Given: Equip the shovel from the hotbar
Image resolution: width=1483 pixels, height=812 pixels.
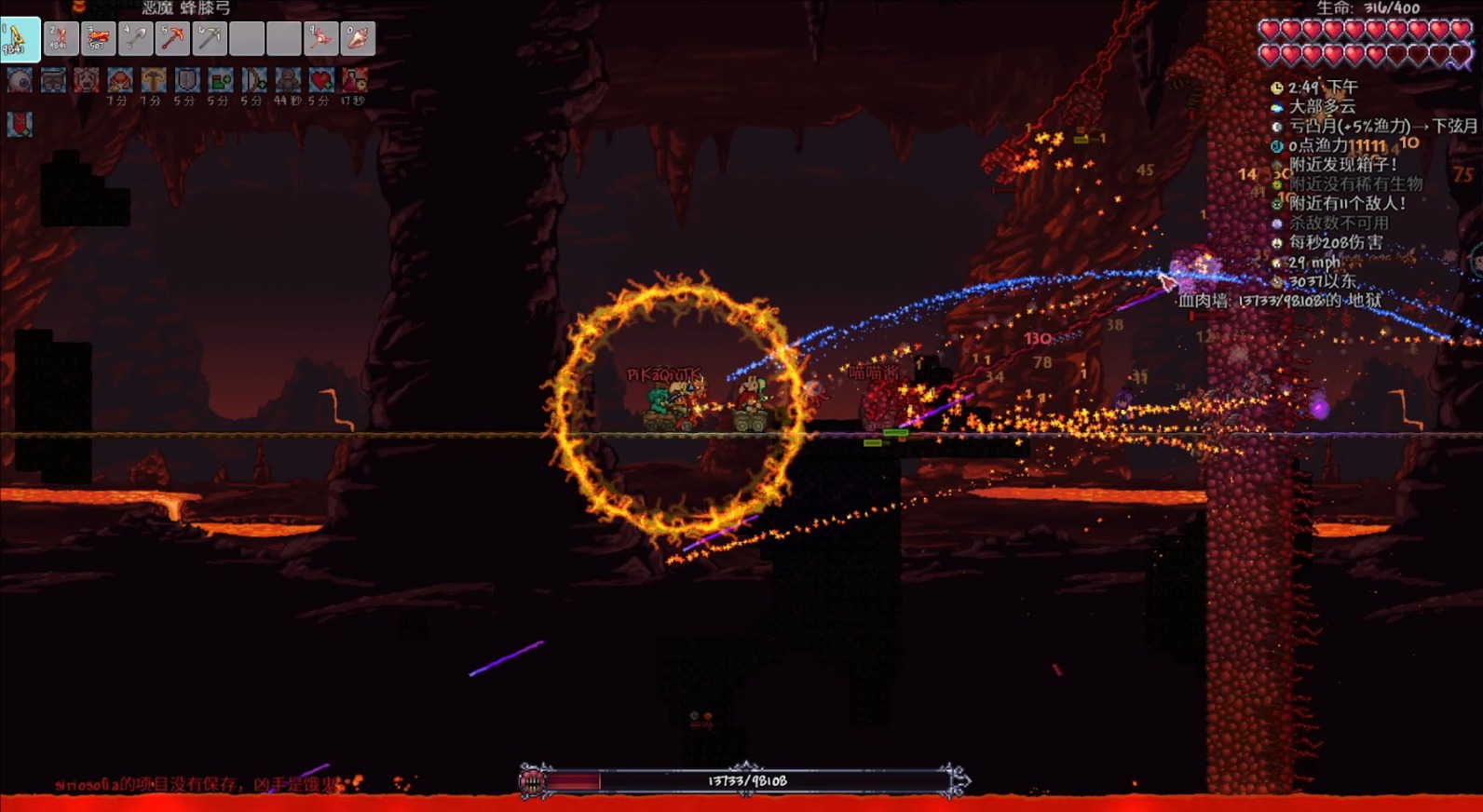Looking at the screenshot, I should [135, 38].
